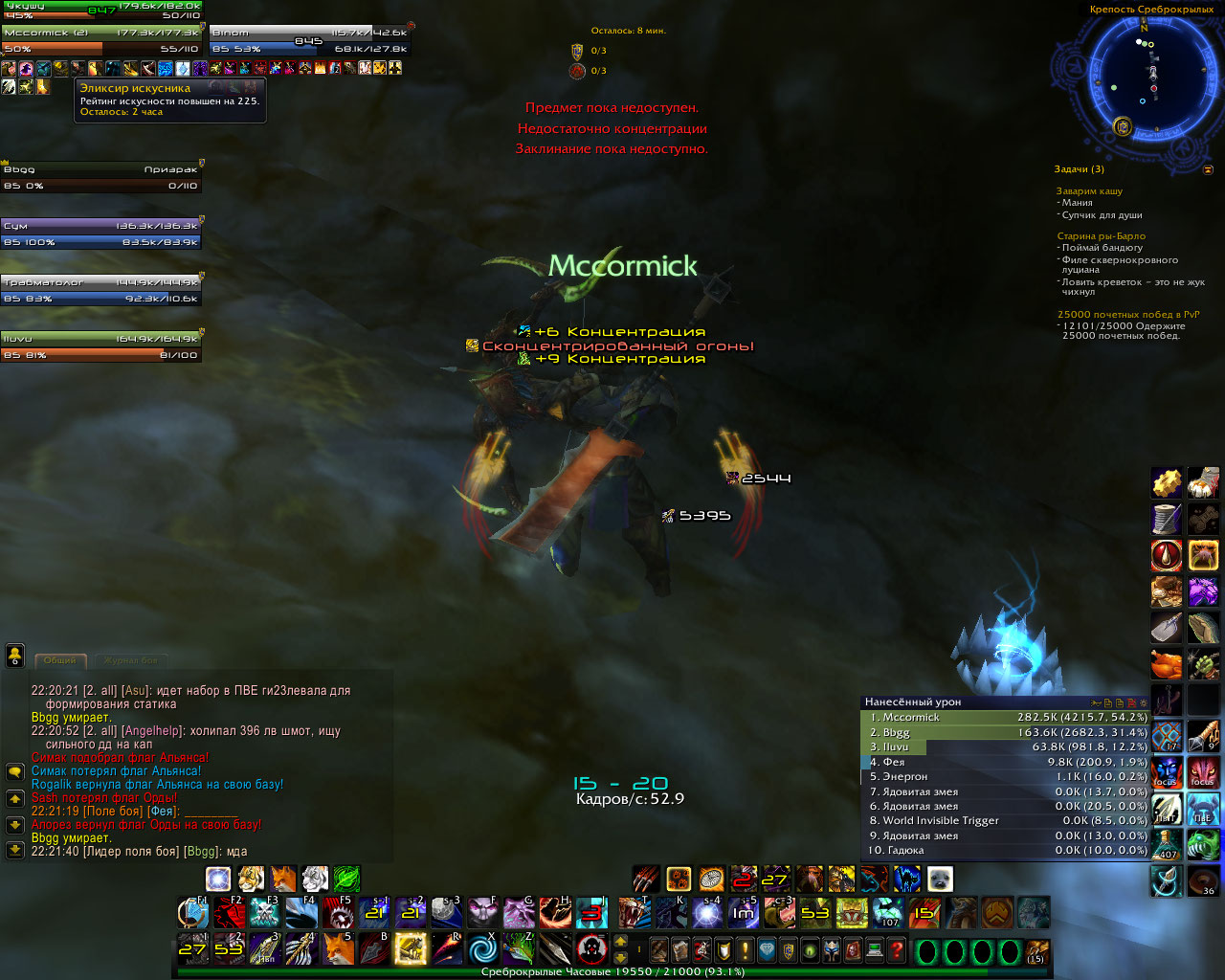Open the Журнал боя combat log tab

point(130,660)
